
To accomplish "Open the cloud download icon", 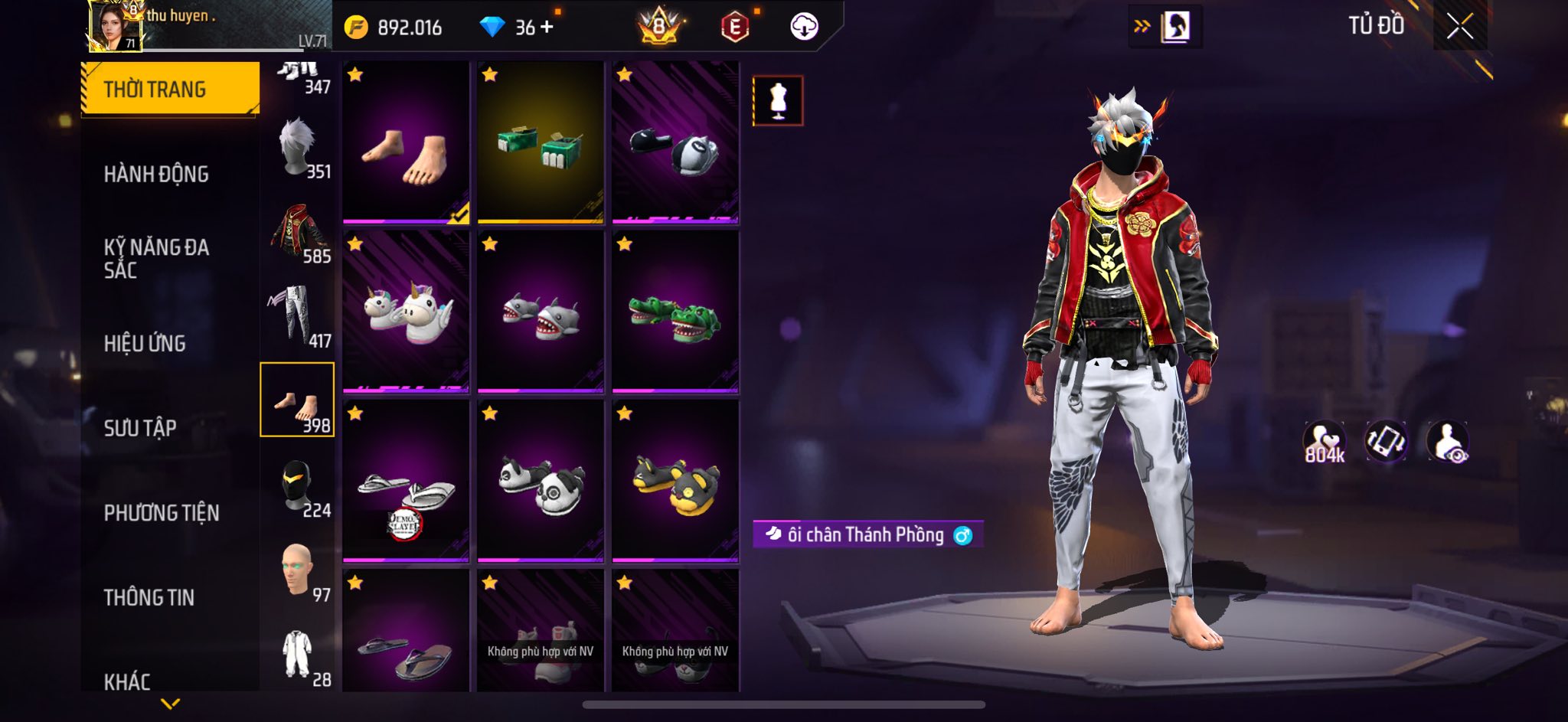I will (x=804, y=27).
